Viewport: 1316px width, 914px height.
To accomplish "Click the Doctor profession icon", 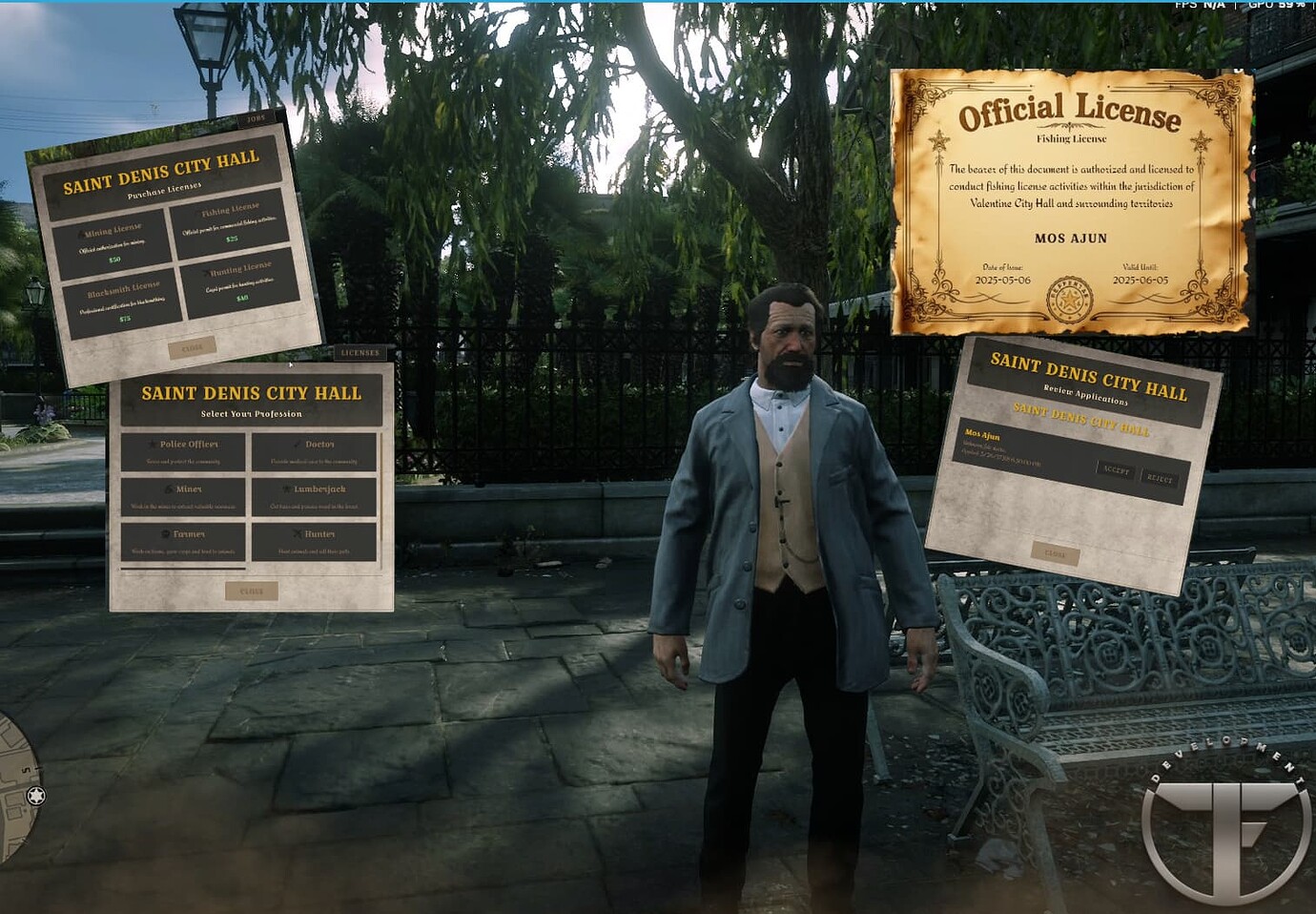I will pos(296,444).
